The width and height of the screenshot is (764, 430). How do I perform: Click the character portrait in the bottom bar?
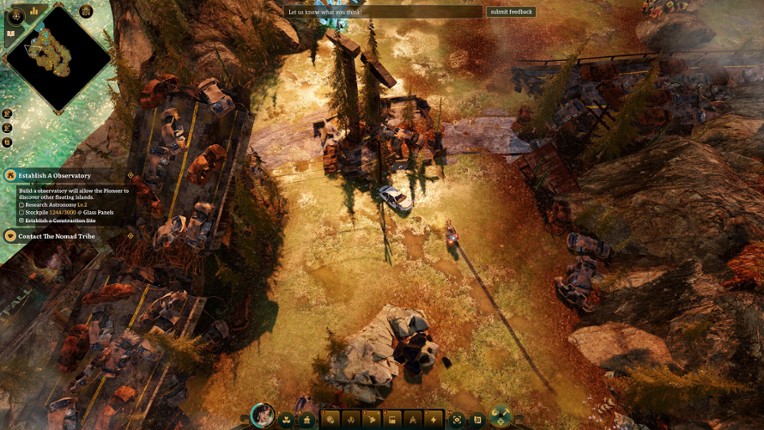pos(263,416)
